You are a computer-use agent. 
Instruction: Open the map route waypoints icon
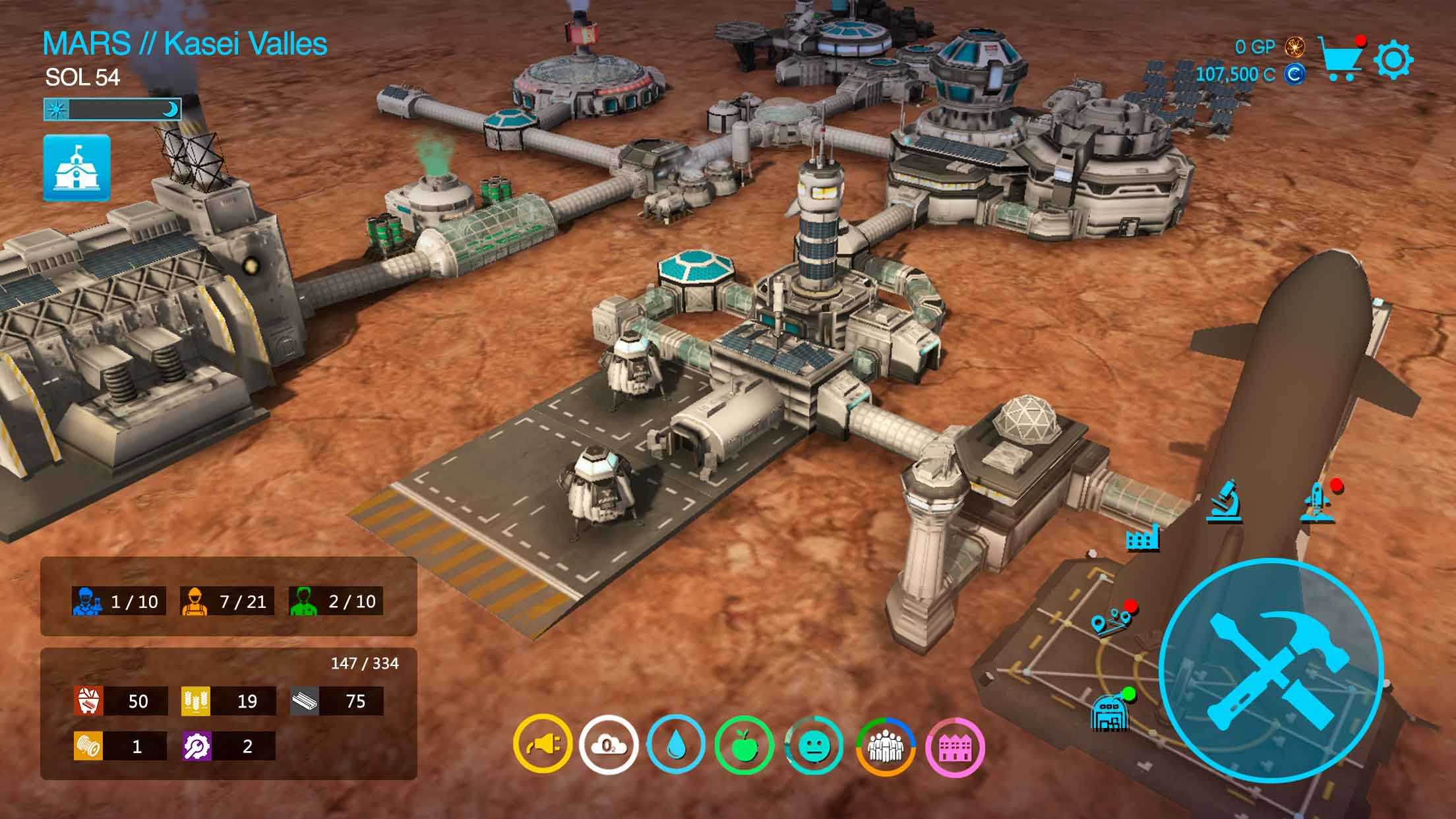[1108, 621]
